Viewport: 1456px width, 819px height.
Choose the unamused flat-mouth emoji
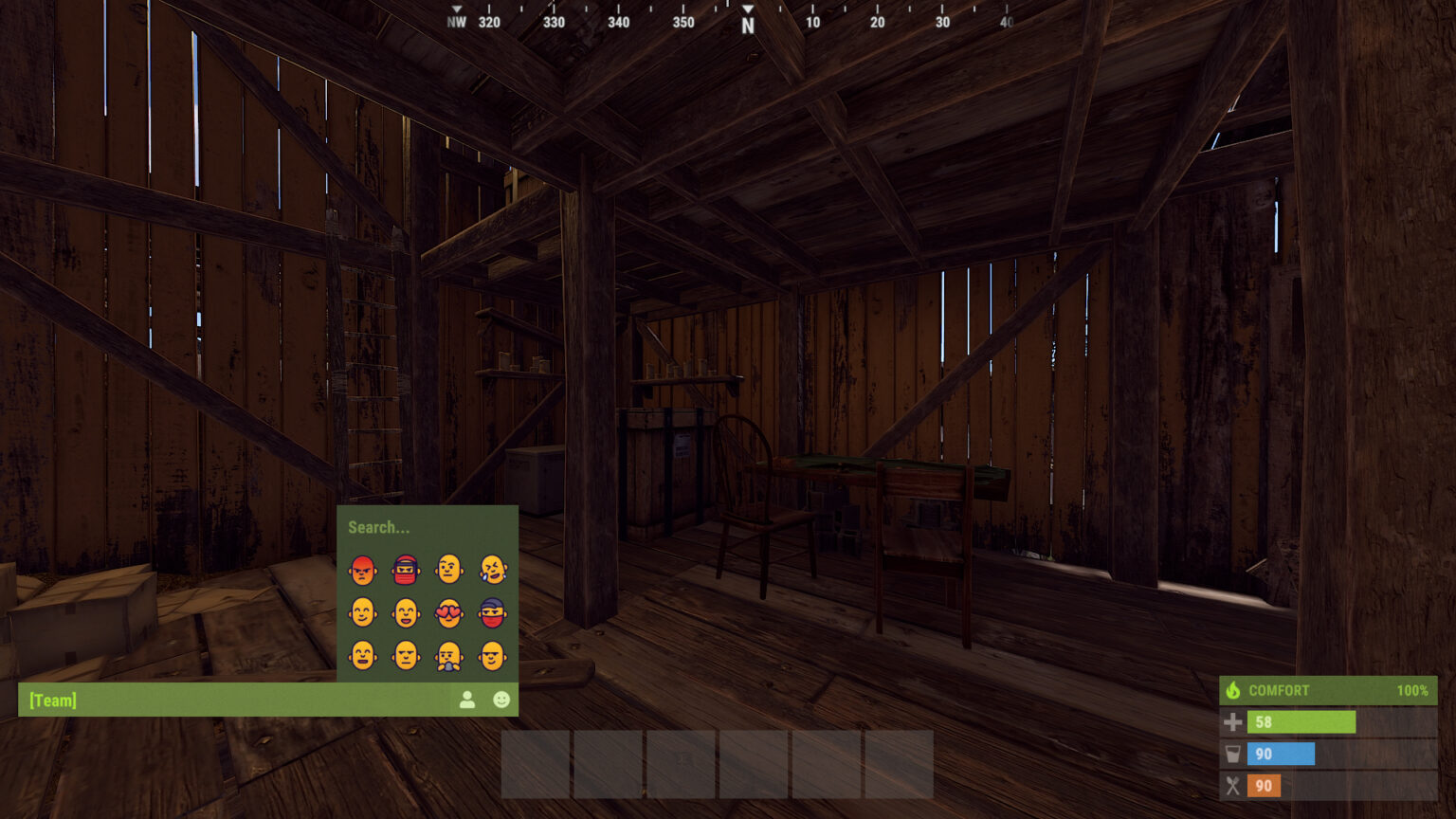pos(405,654)
